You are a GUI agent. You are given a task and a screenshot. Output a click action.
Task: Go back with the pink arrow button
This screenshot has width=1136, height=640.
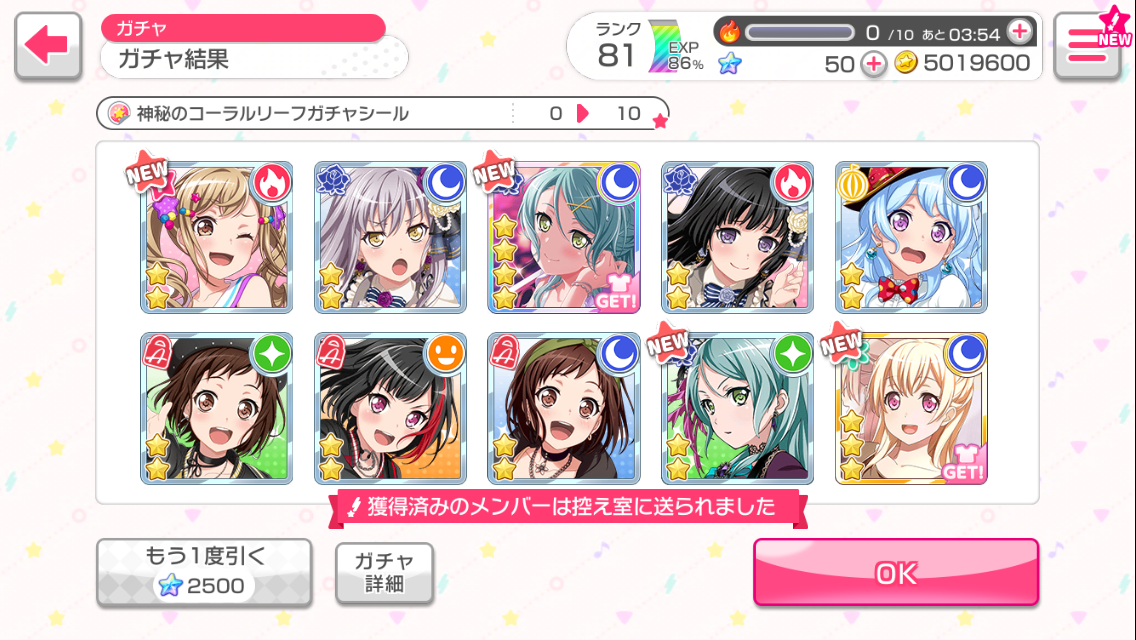pyautogui.click(x=48, y=46)
